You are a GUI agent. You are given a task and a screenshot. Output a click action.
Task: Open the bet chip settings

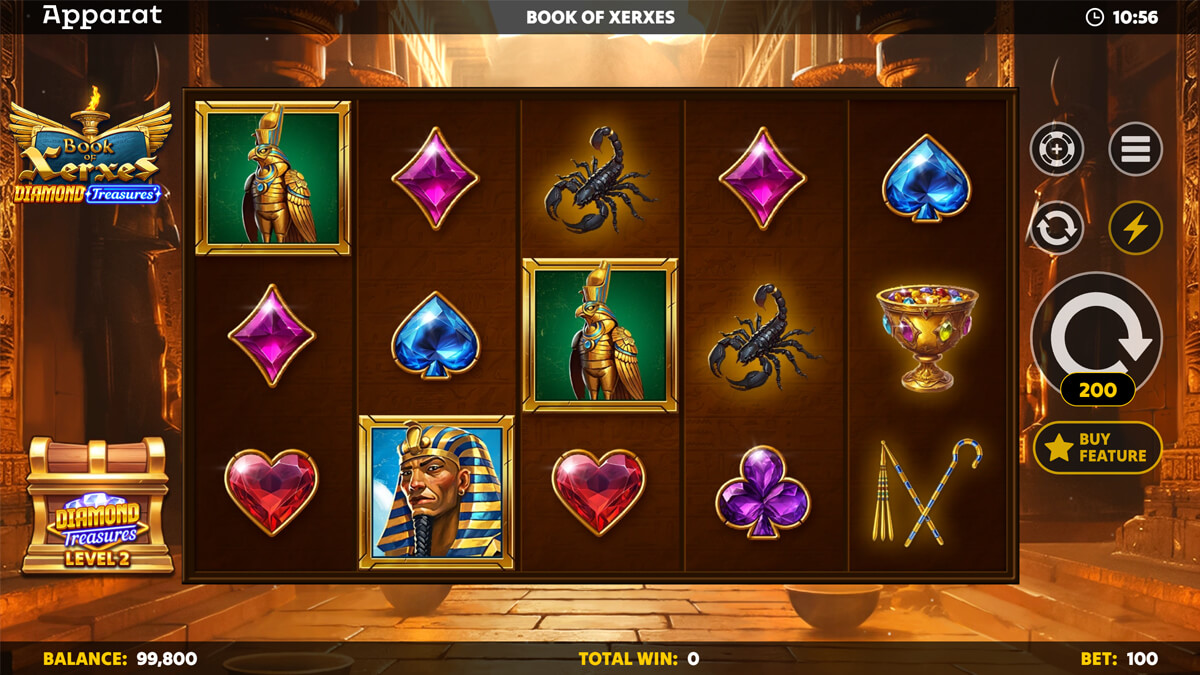click(x=1057, y=150)
